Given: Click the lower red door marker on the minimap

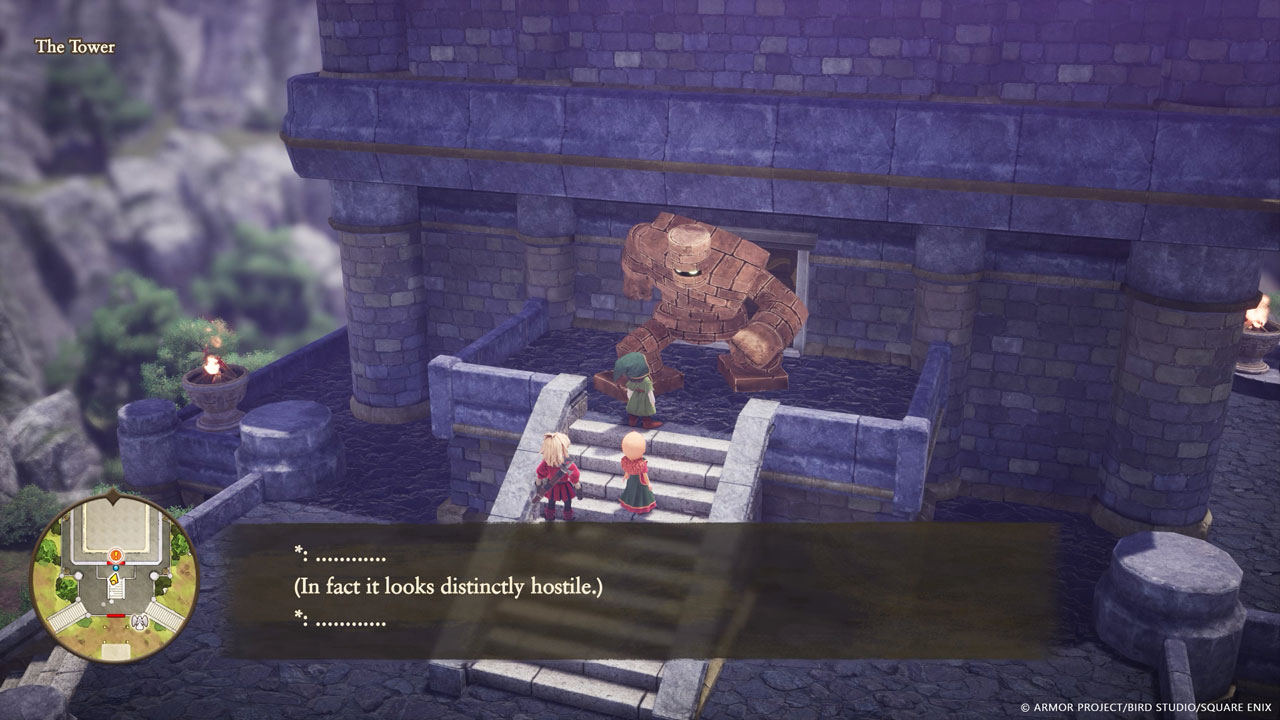Looking at the screenshot, I should click(x=115, y=615).
